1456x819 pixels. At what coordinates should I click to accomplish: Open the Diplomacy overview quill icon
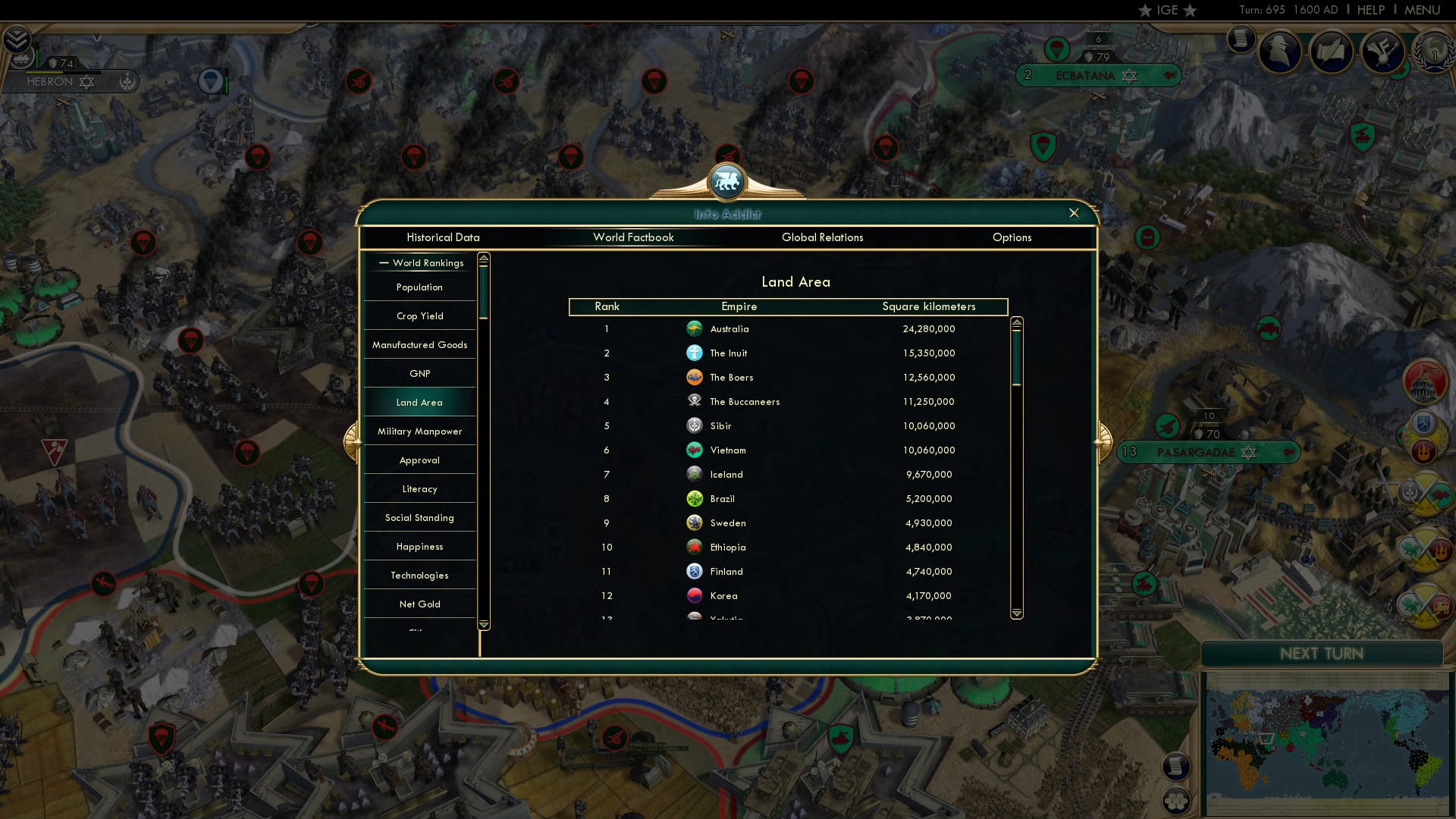tap(1331, 52)
